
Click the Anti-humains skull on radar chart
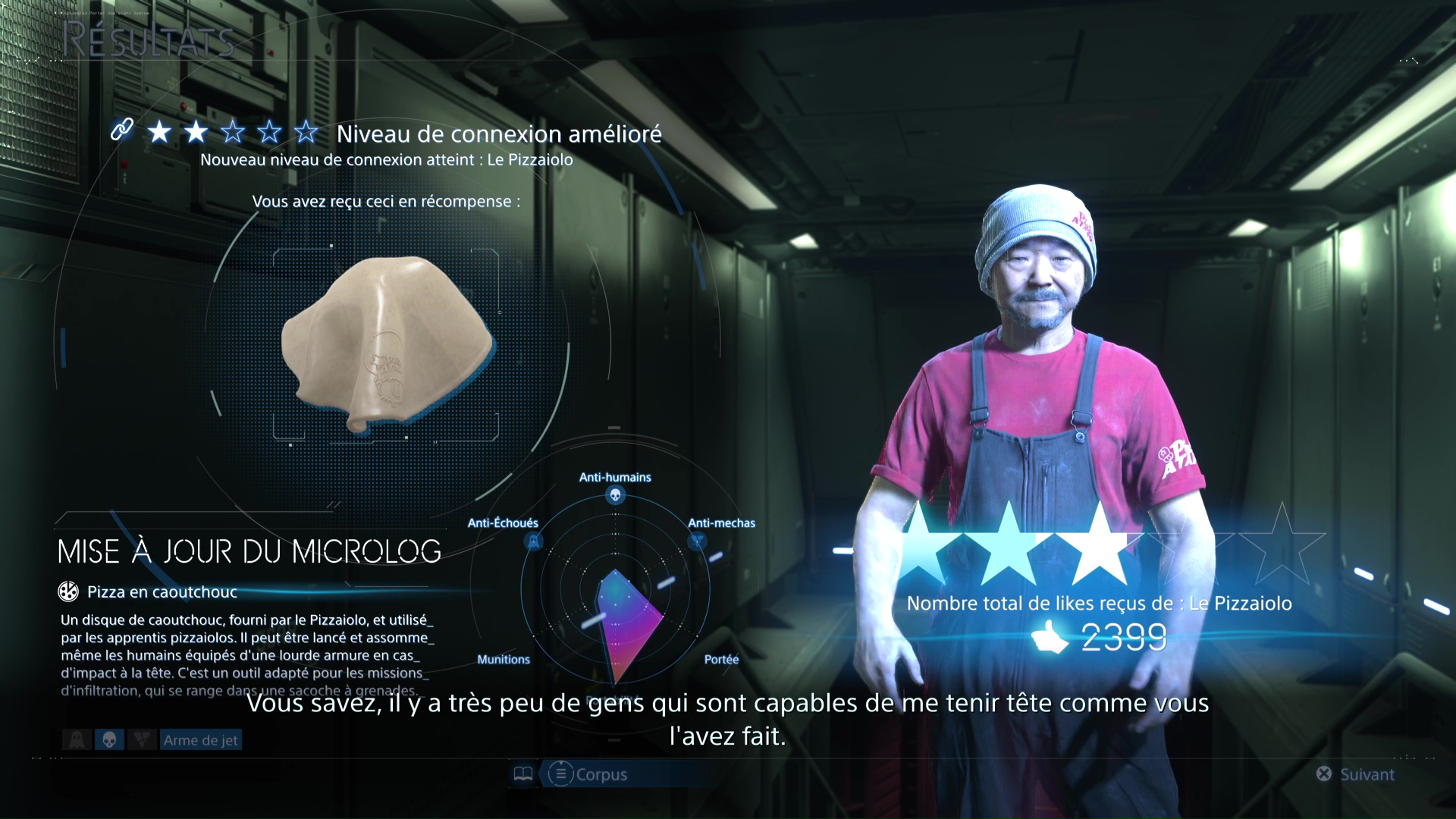tap(615, 496)
